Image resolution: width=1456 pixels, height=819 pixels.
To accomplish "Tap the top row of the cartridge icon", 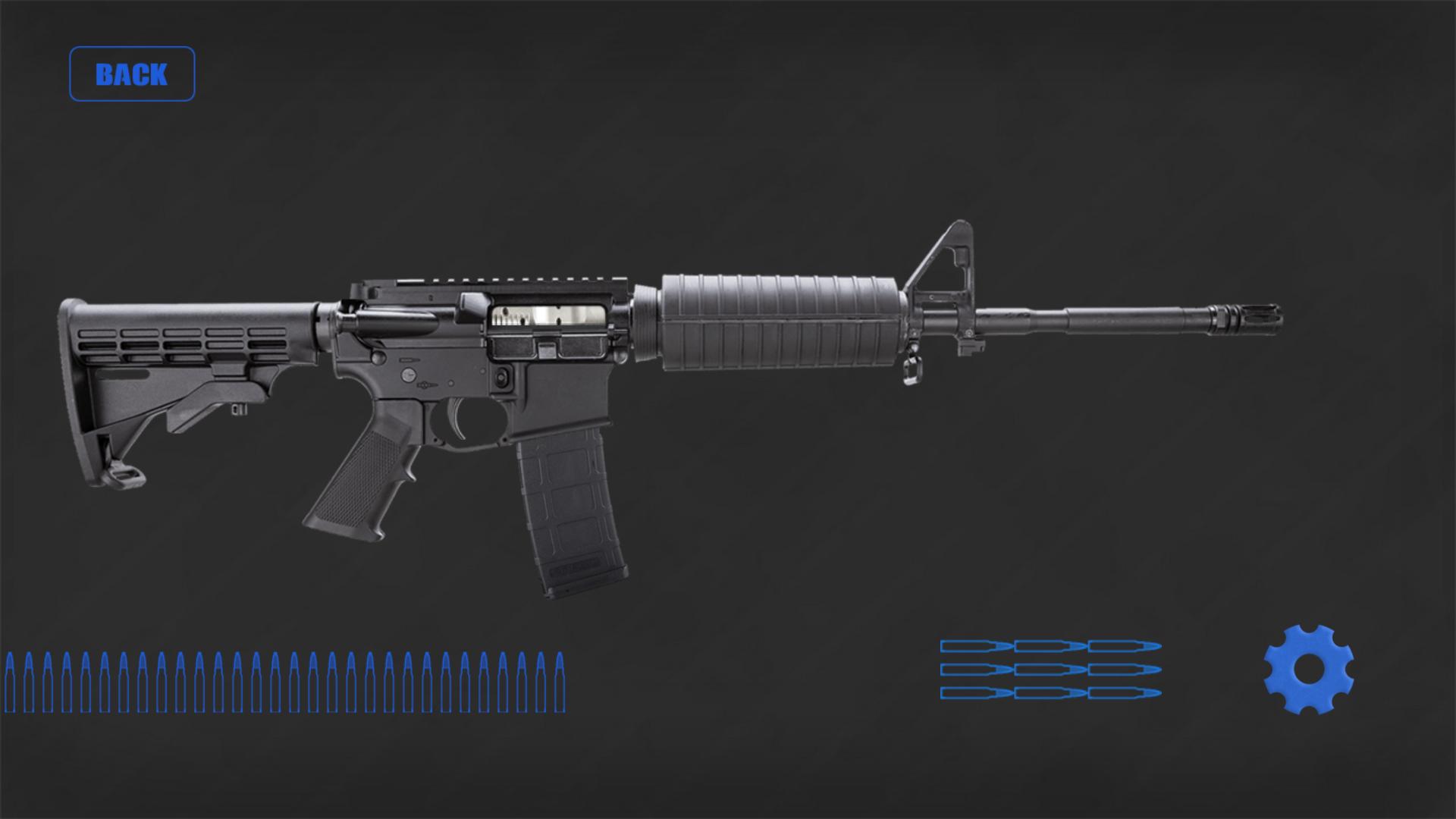I will coord(1050,647).
